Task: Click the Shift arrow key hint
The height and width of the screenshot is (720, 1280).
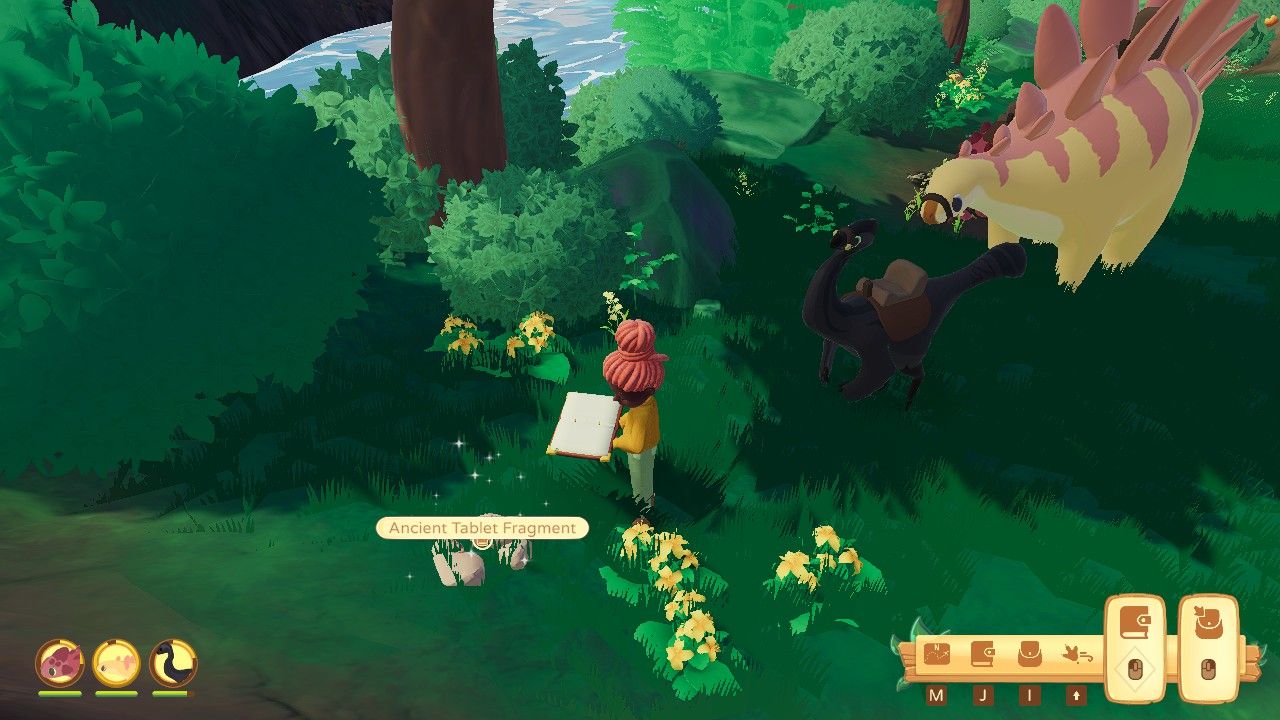Action: (x=1077, y=695)
